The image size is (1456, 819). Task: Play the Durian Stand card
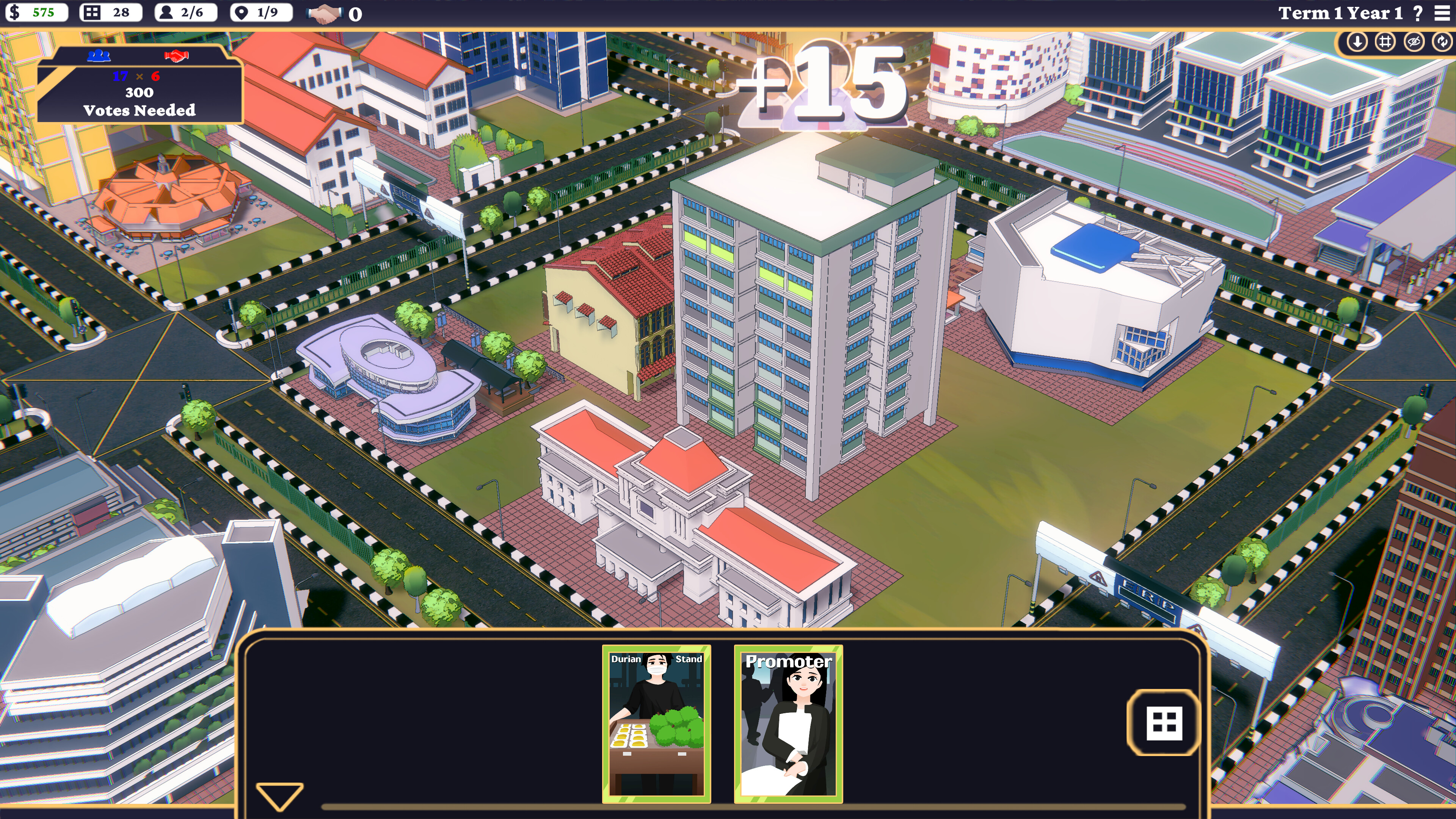coord(657,723)
